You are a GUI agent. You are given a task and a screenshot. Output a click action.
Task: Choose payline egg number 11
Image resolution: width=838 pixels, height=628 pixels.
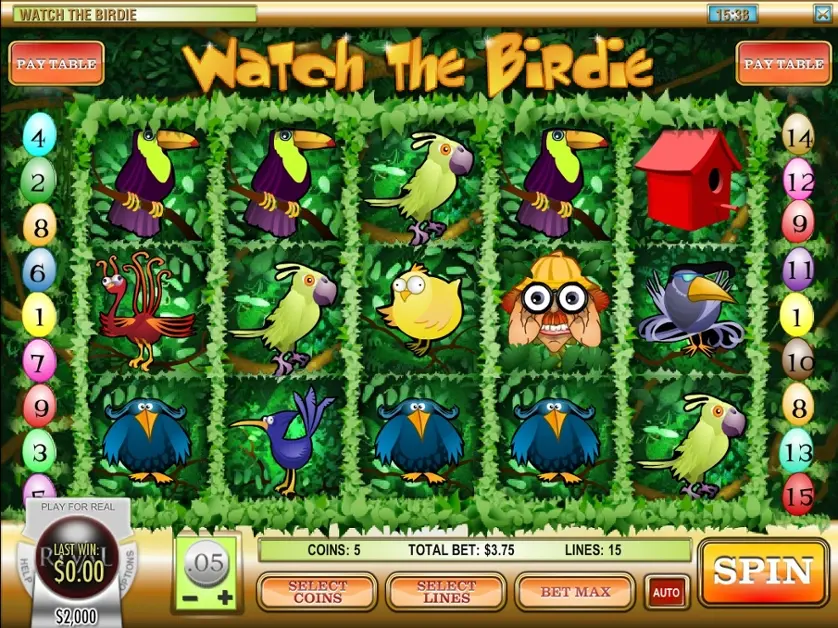(798, 270)
